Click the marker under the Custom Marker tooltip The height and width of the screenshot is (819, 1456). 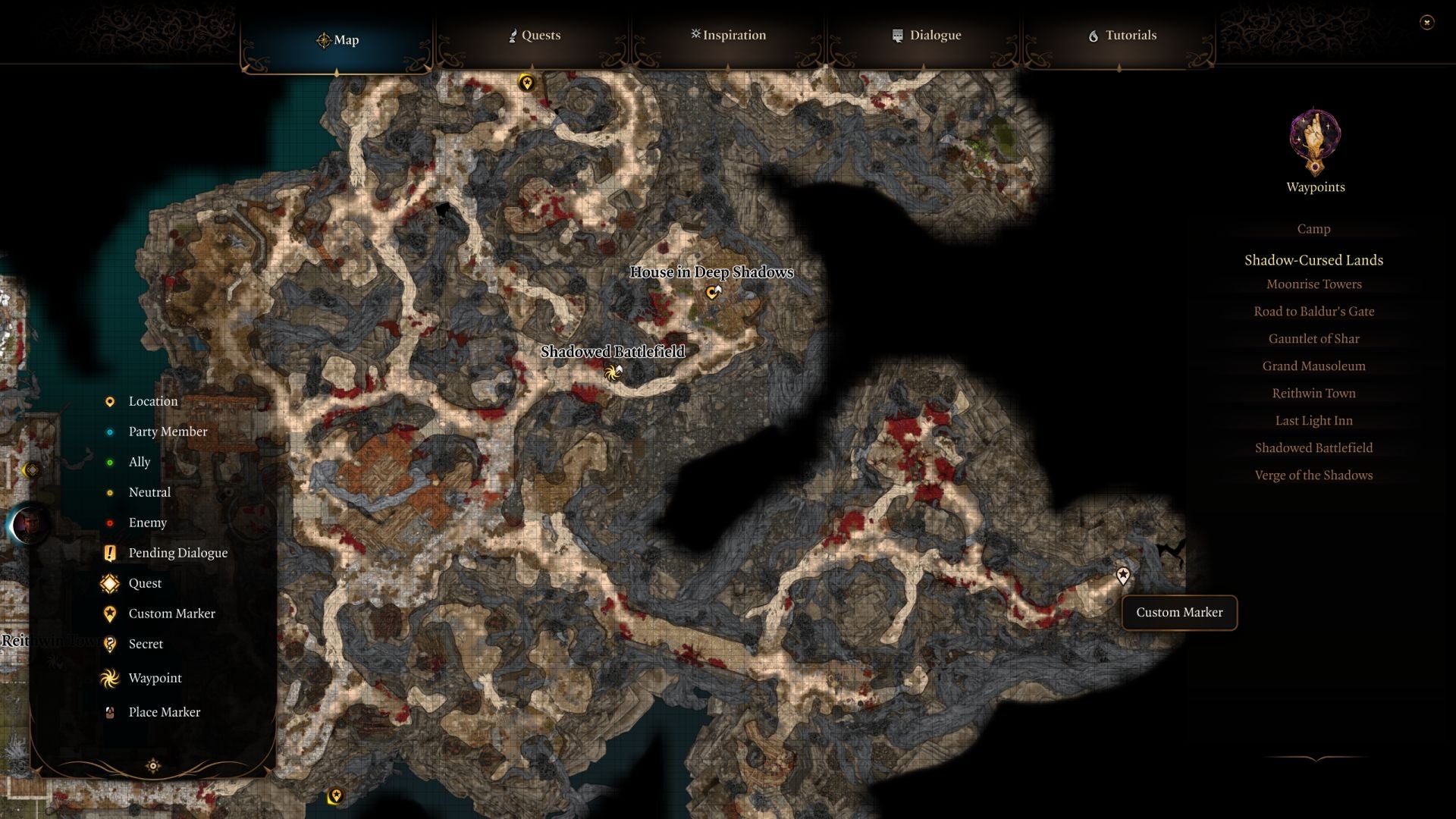(1122, 576)
